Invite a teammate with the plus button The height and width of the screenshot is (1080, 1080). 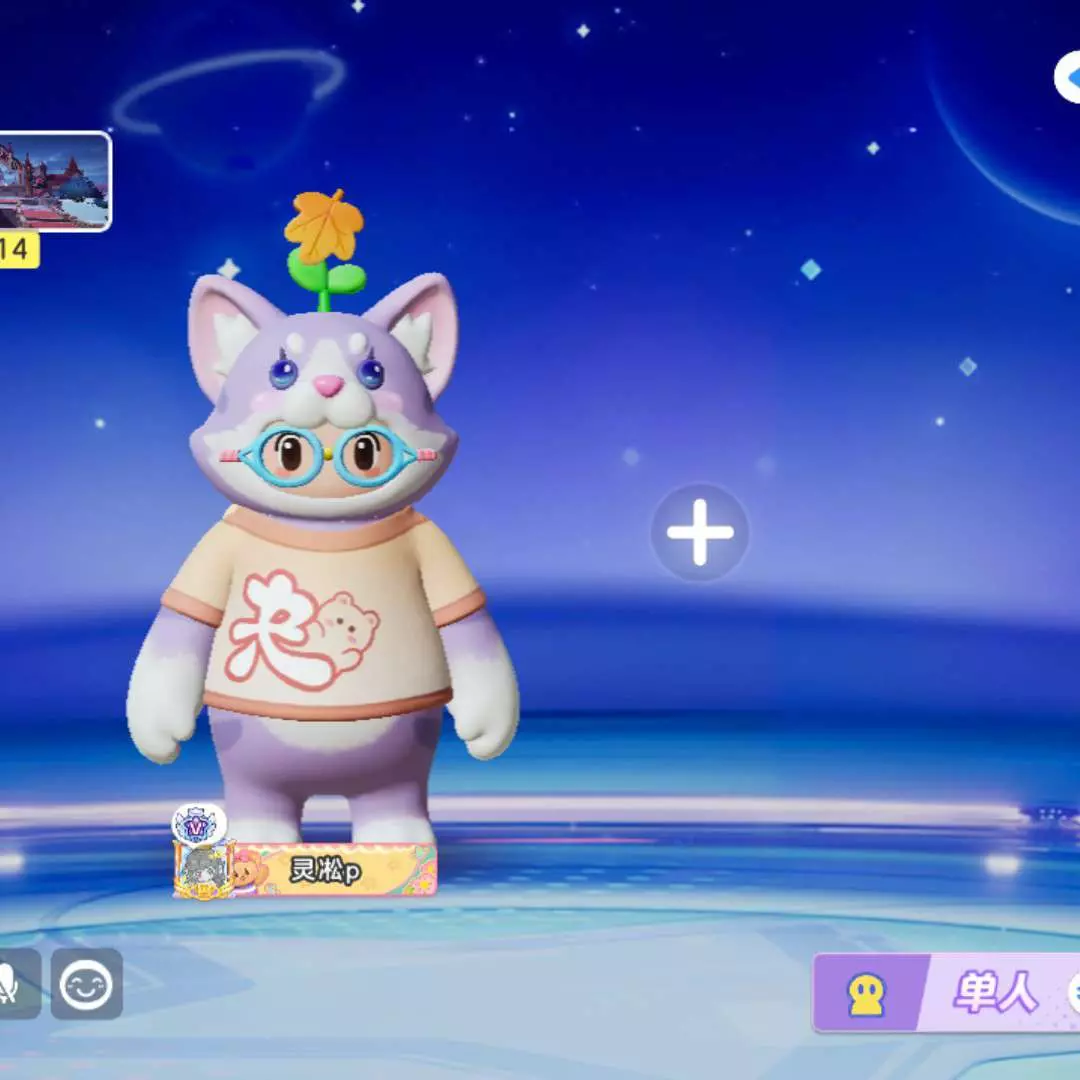click(x=700, y=532)
